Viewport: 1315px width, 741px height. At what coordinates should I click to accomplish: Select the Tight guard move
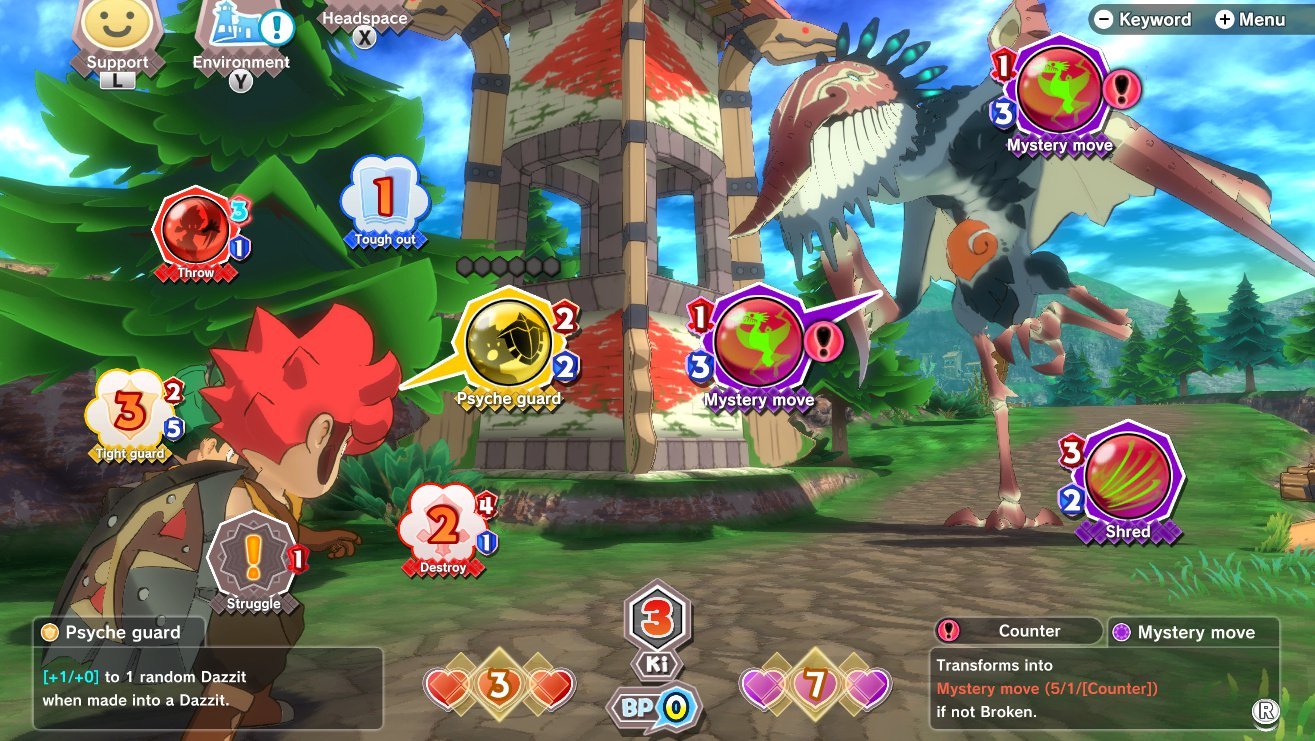point(130,410)
